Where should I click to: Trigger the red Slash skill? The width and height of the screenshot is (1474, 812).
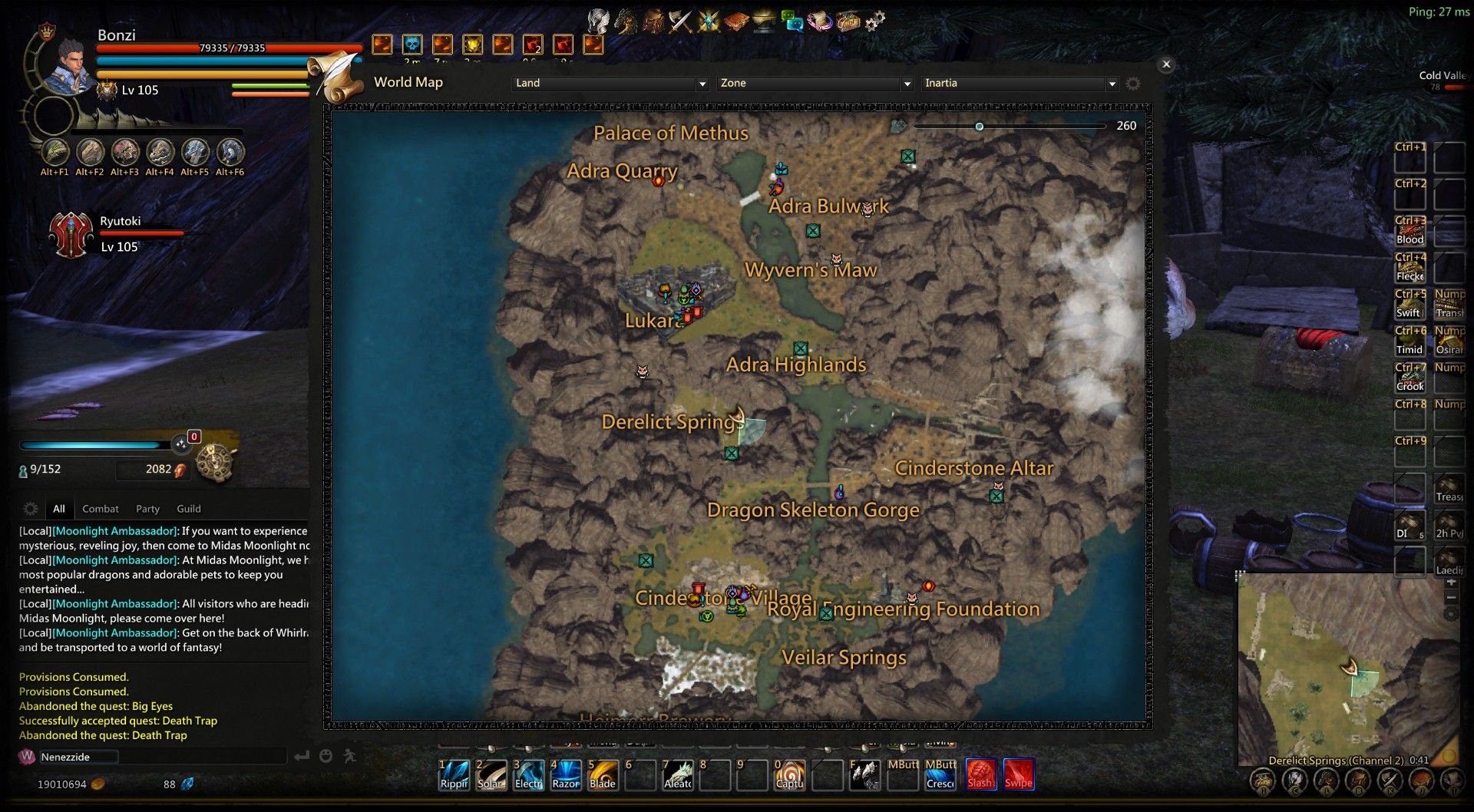tap(980, 774)
